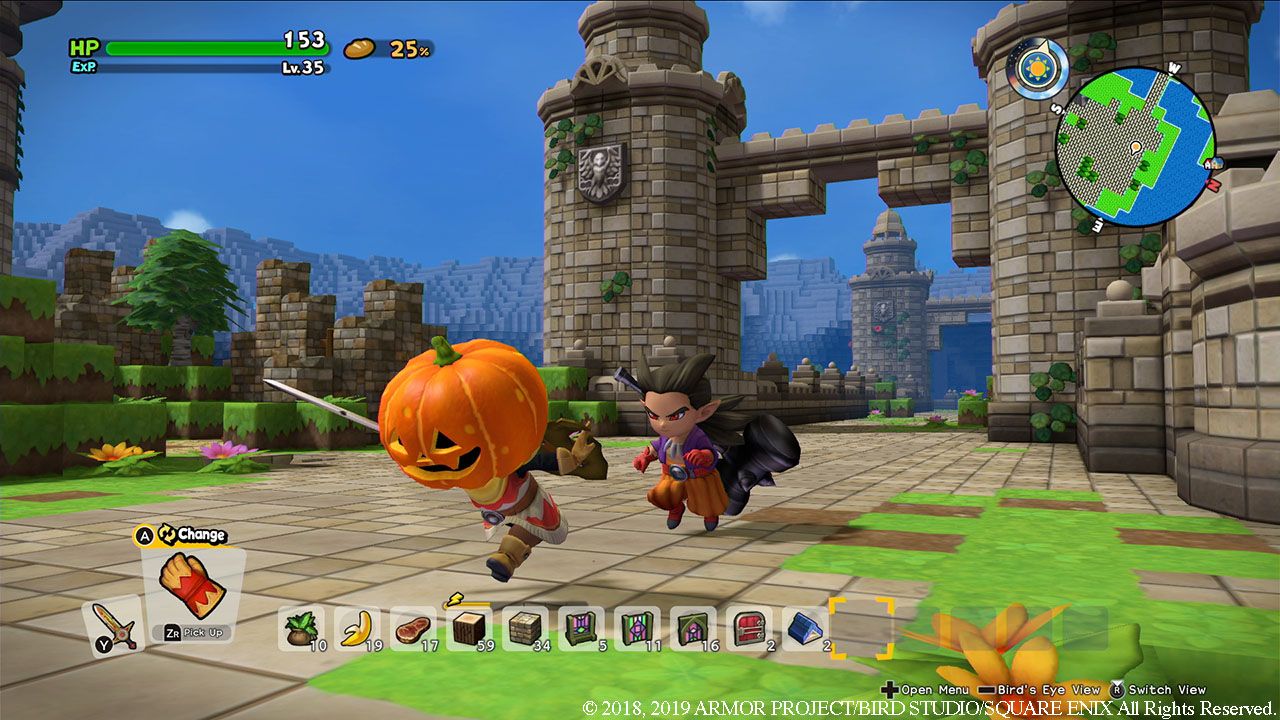Viewport: 1280px width, 720px height.
Task: Select the seed bag slot showing 10
Action: click(305, 630)
